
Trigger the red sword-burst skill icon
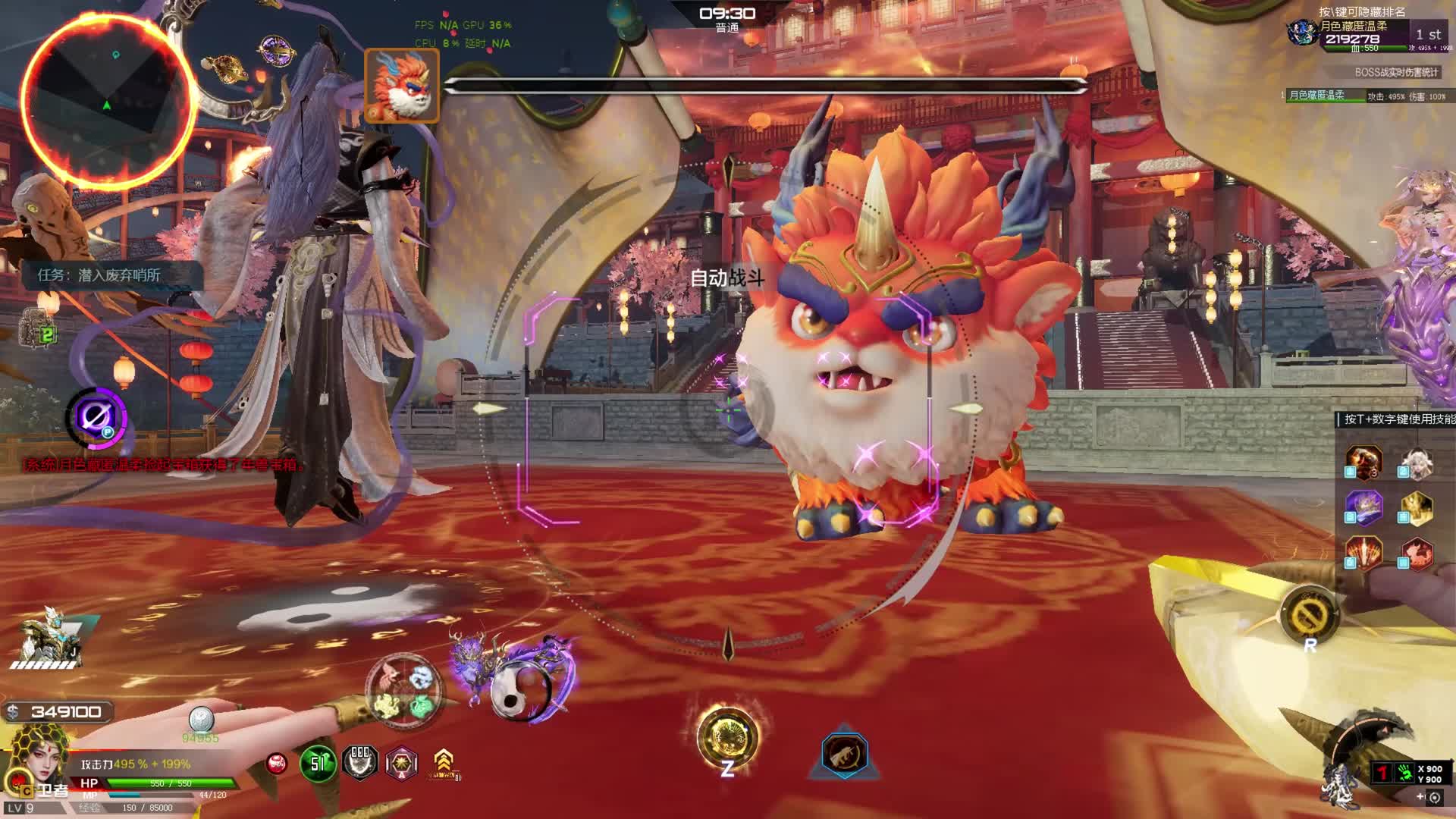click(1363, 553)
